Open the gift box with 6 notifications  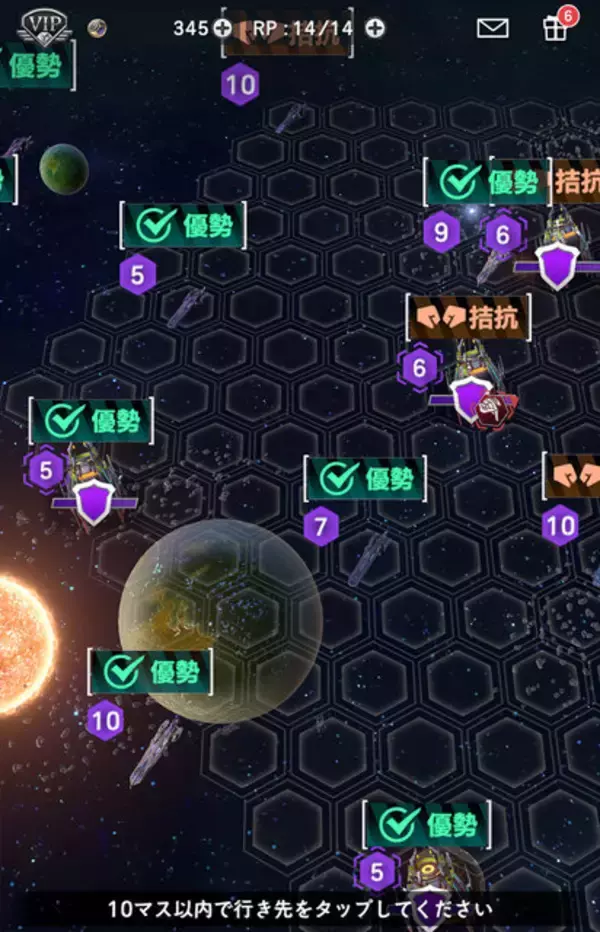pos(556,28)
